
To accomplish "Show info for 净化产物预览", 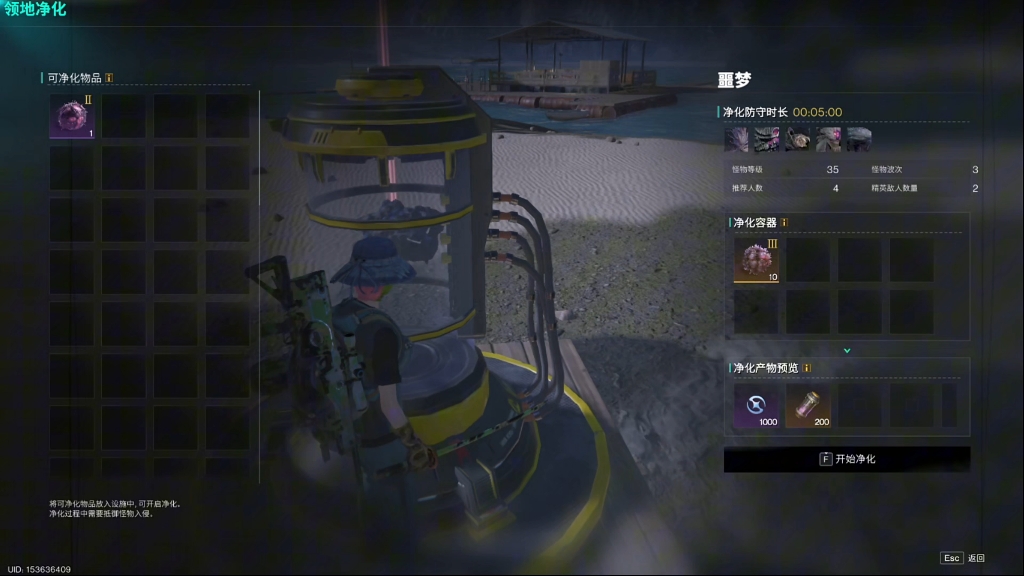I will point(807,368).
